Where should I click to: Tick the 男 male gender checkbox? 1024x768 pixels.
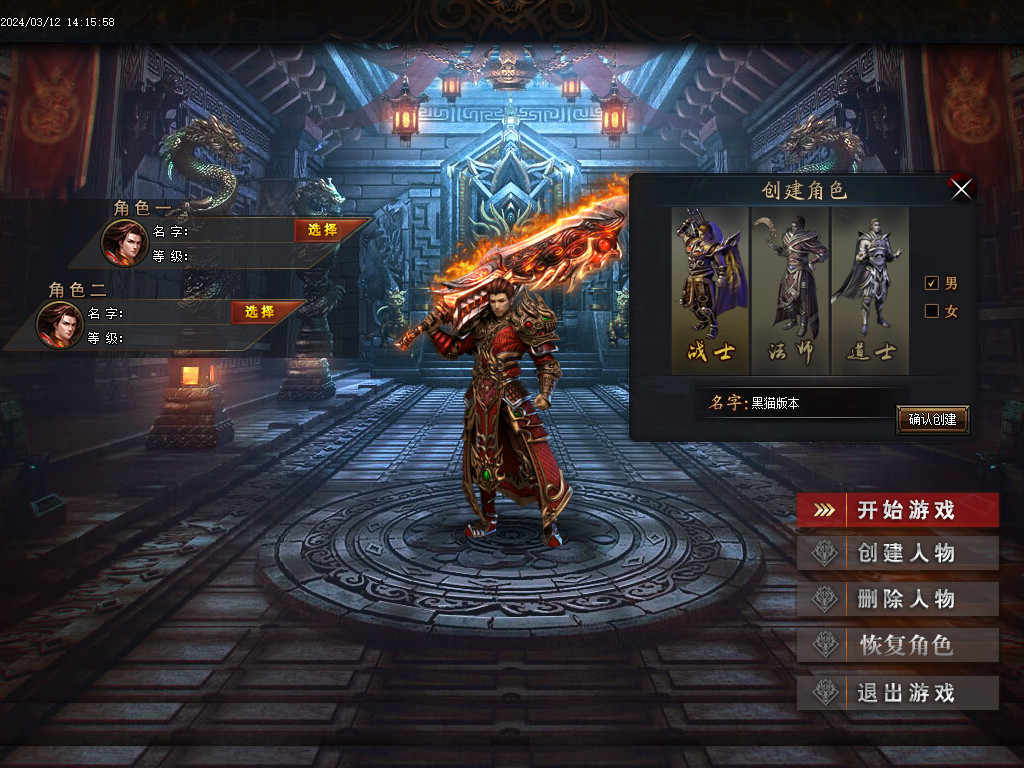[932, 283]
